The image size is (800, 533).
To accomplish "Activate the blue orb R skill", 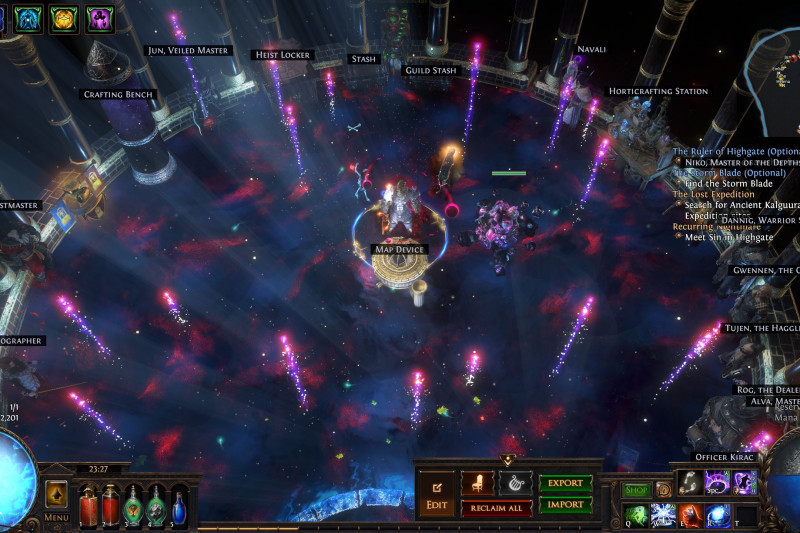I will click(x=717, y=514).
